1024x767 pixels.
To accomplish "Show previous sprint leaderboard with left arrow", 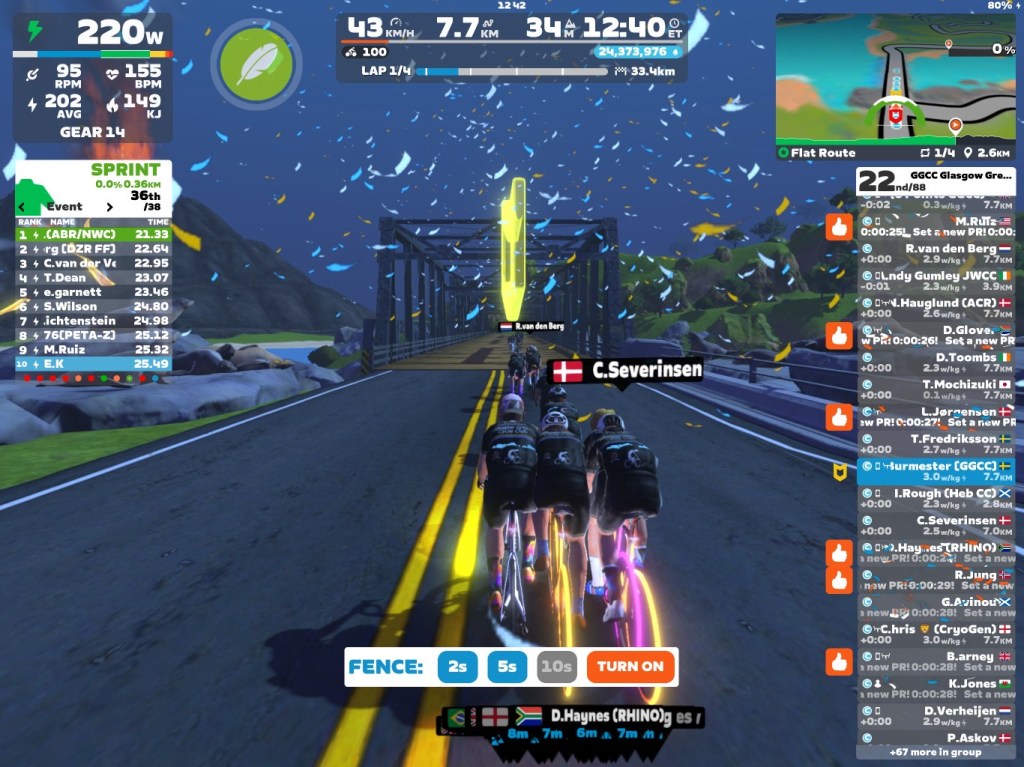I will point(23,207).
